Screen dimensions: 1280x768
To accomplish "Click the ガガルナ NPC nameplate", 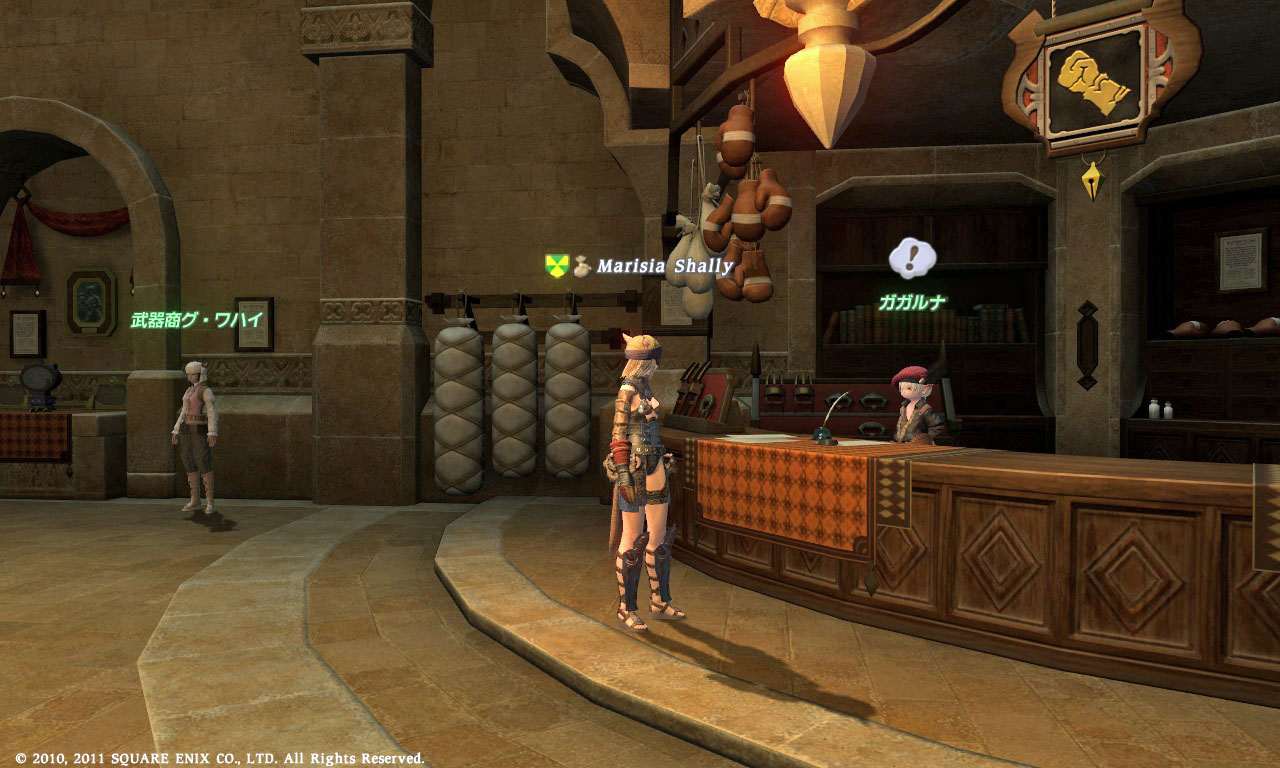I will tap(912, 302).
